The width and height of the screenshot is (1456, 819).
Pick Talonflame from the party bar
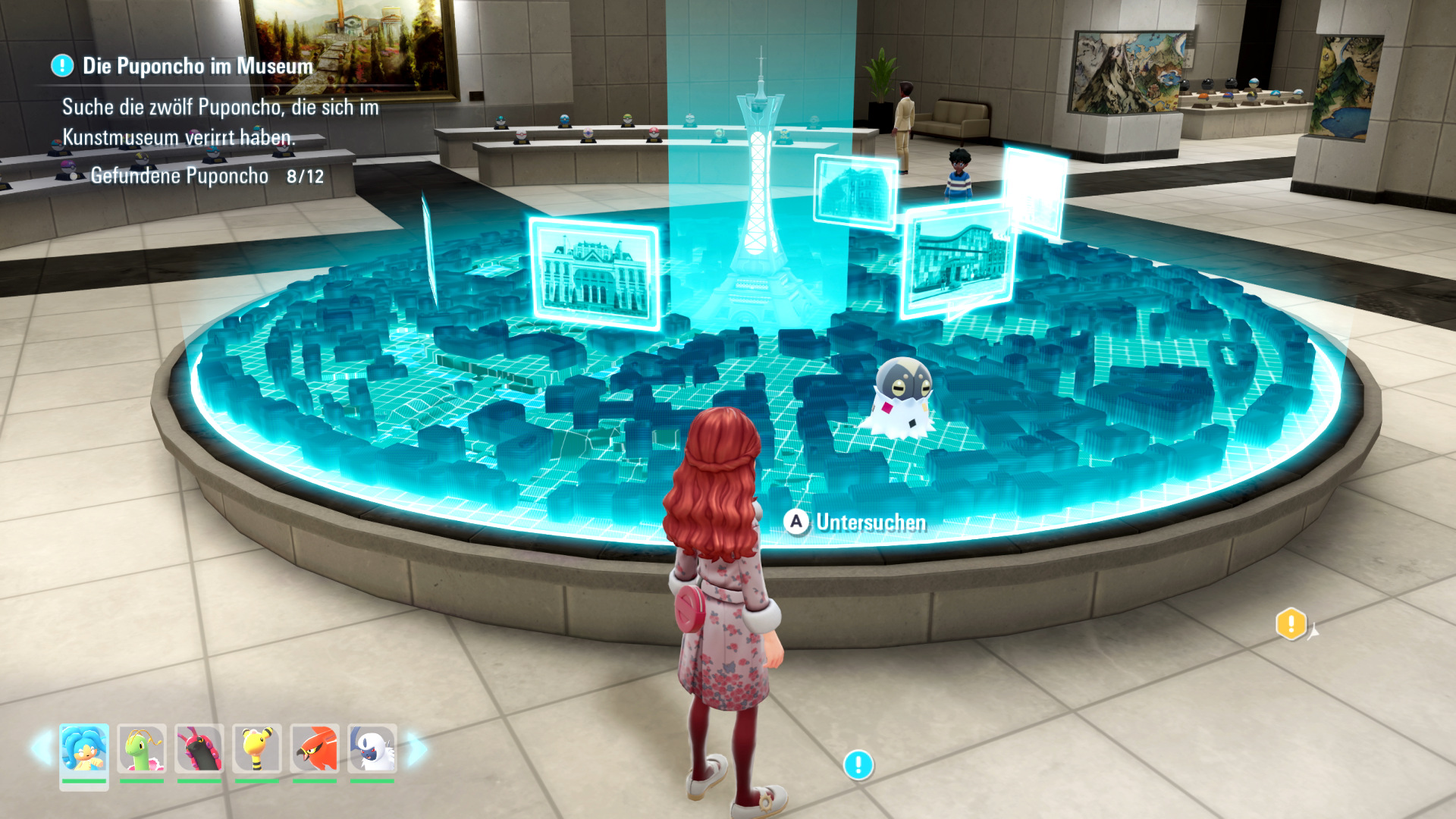tap(315, 748)
